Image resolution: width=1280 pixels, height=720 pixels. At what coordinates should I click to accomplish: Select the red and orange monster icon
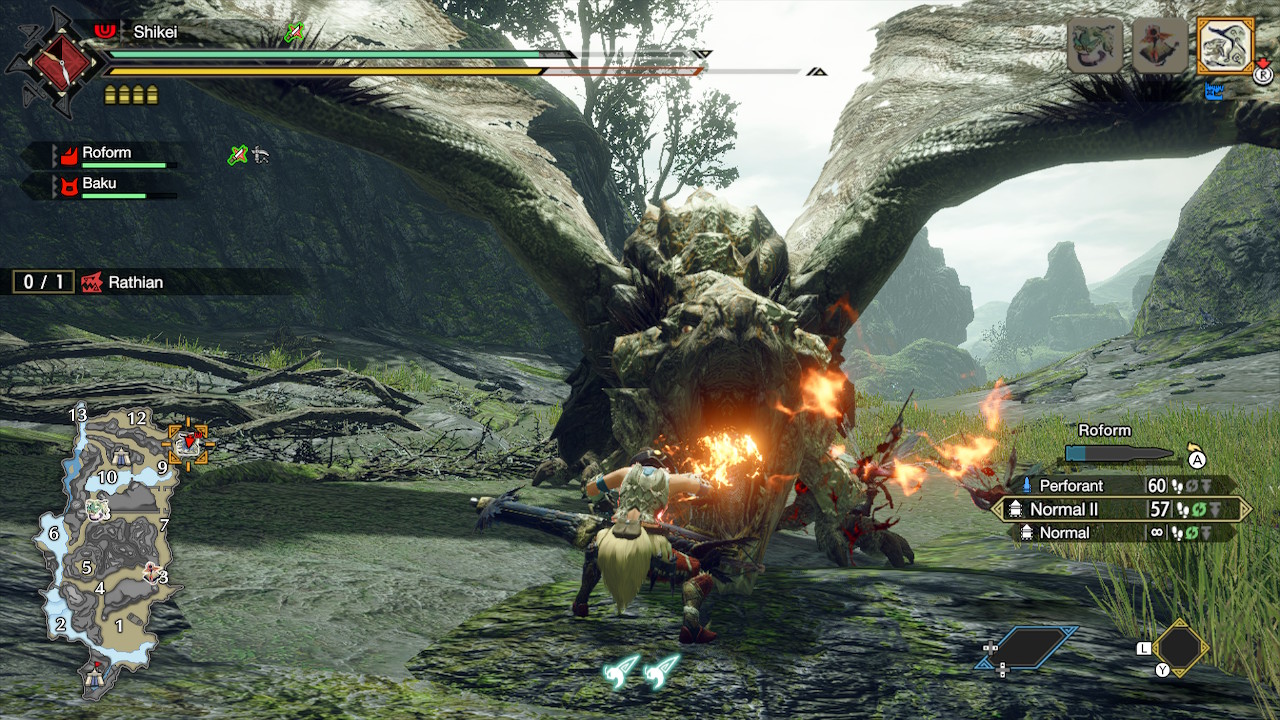pos(1160,46)
